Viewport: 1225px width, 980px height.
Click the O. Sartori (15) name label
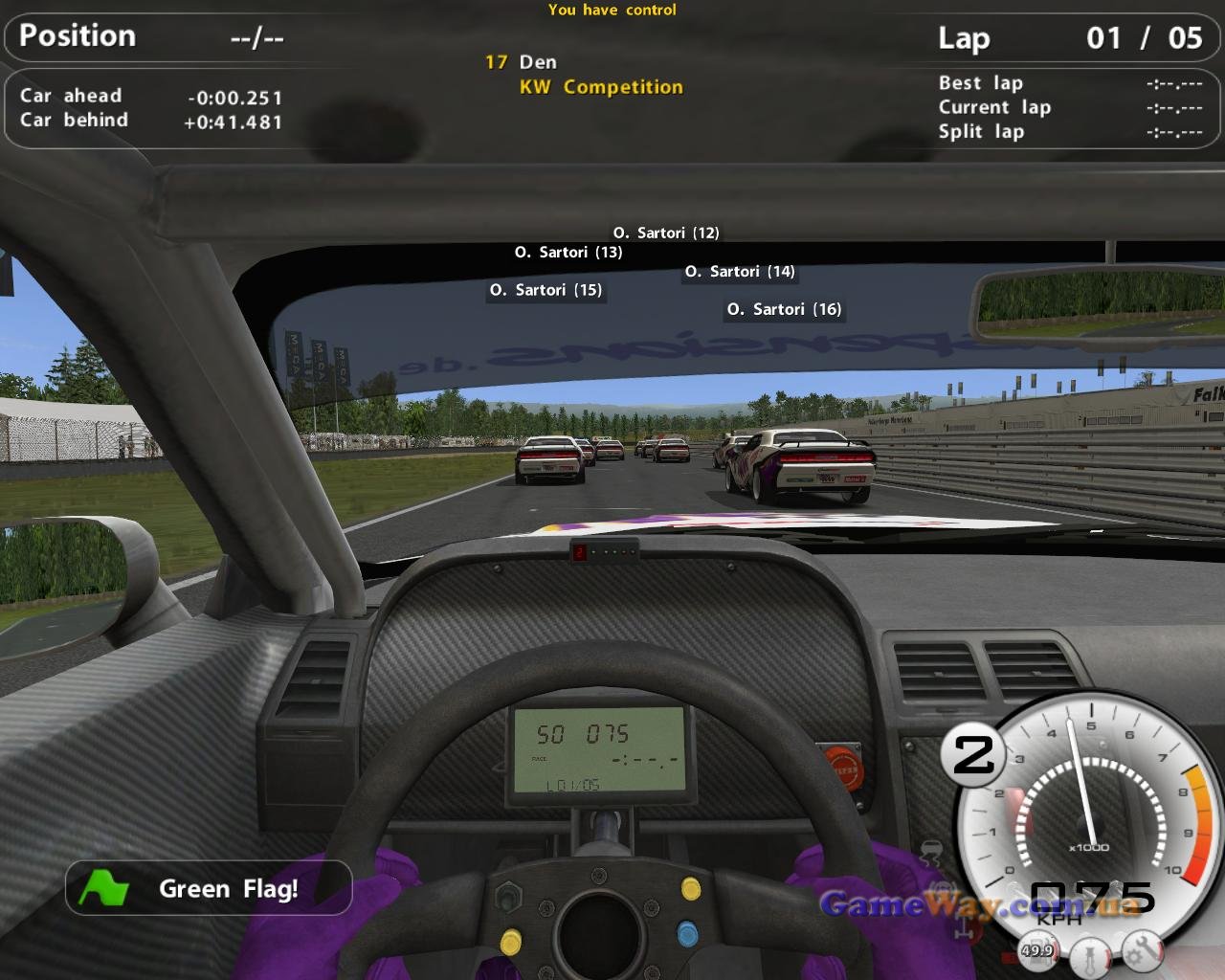point(546,290)
